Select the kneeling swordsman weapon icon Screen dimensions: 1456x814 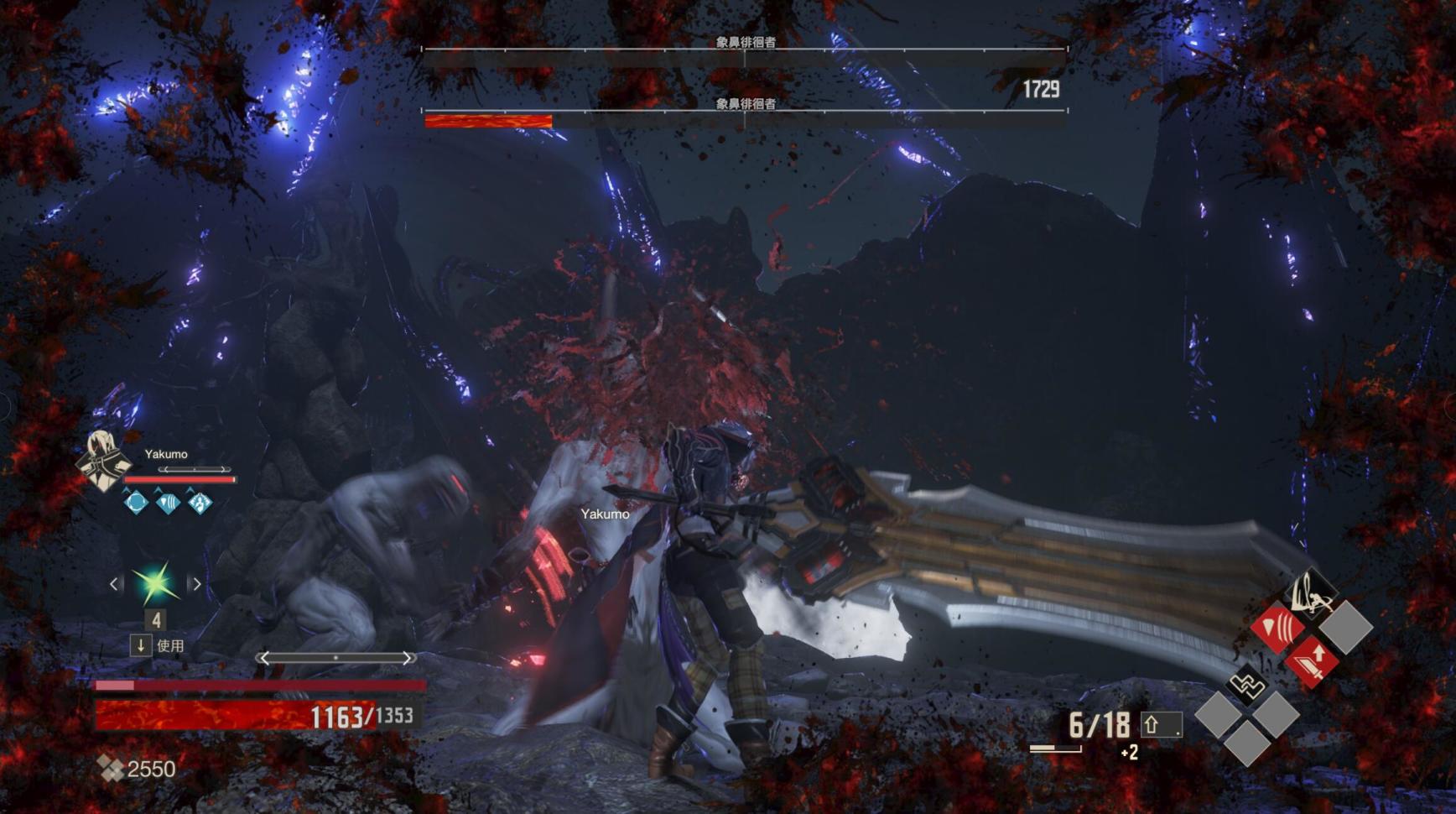click(x=1311, y=592)
